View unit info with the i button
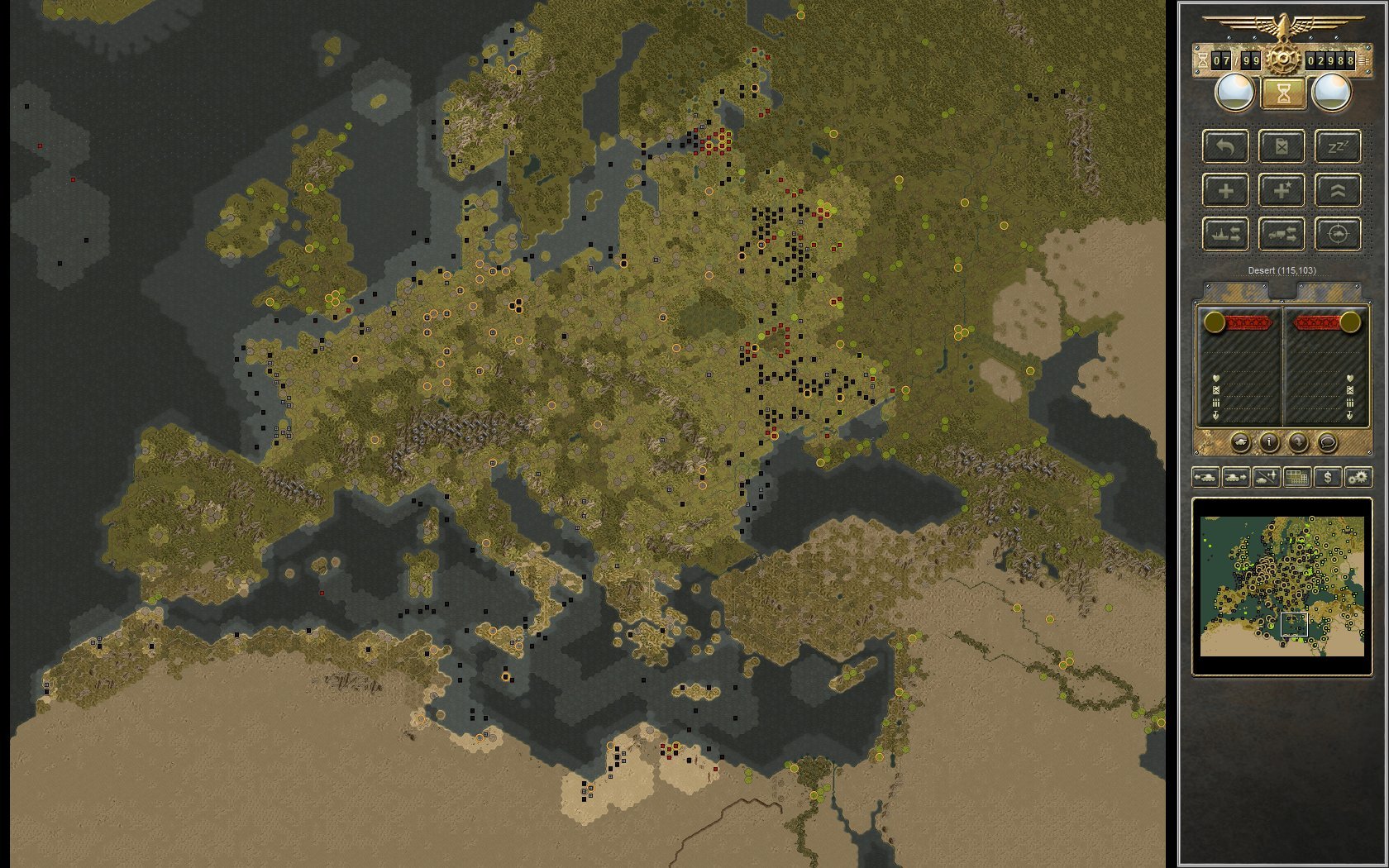Image resolution: width=1389 pixels, height=868 pixels. click(x=1268, y=443)
